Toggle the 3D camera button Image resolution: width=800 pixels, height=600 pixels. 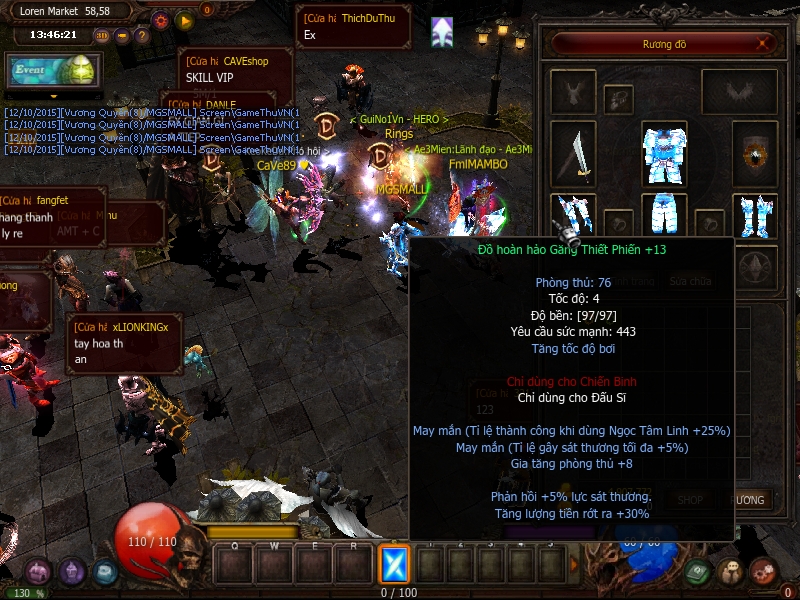tap(103, 35)
